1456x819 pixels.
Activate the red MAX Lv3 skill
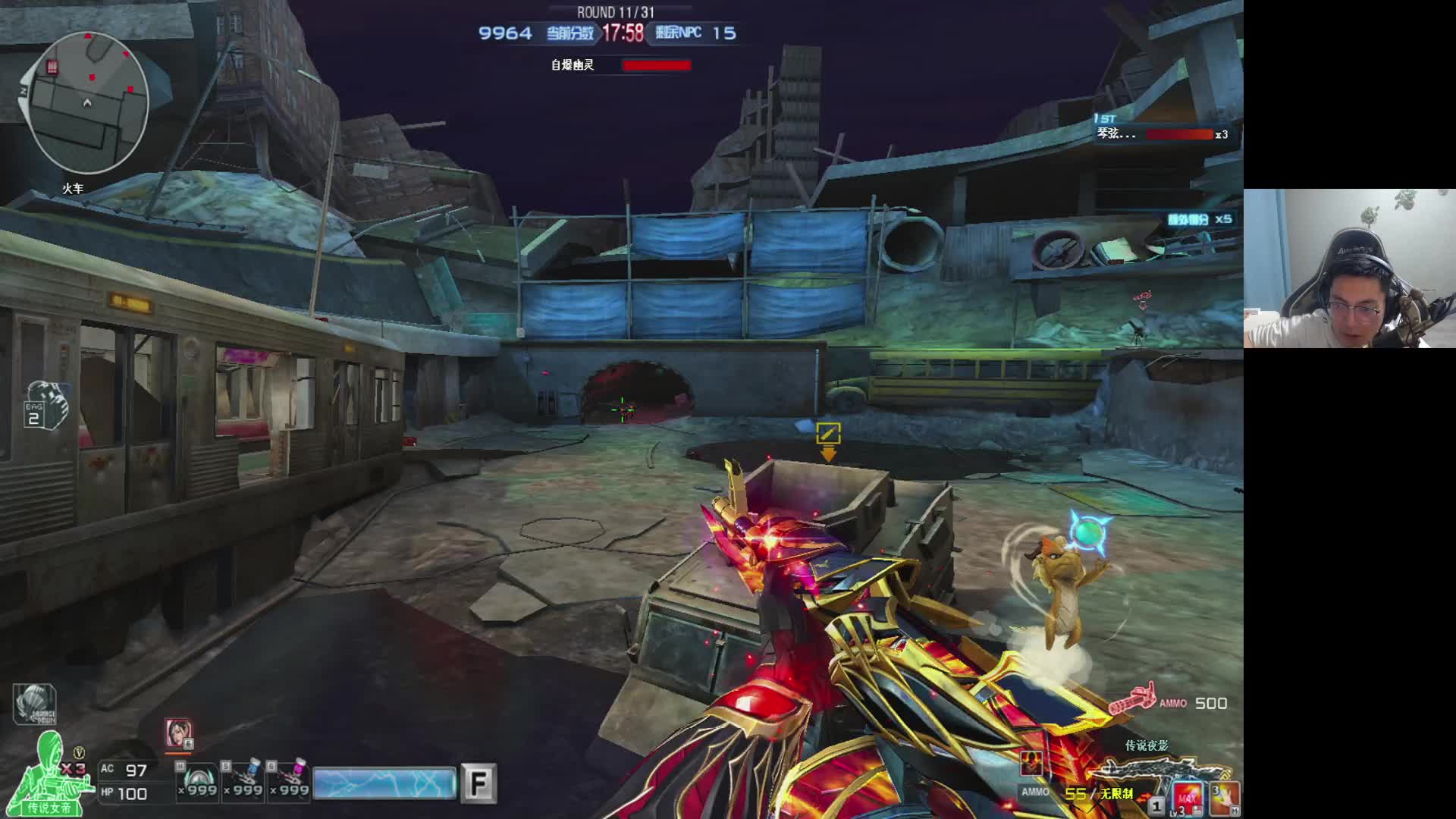[x=1187, y=799]
